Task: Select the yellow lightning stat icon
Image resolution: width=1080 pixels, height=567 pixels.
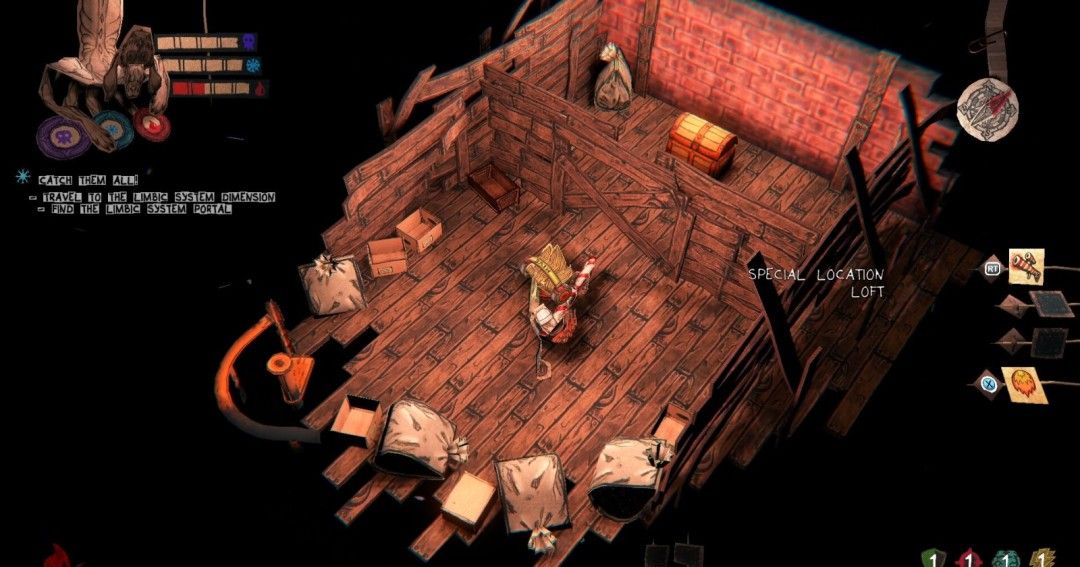Action: 1043,556
